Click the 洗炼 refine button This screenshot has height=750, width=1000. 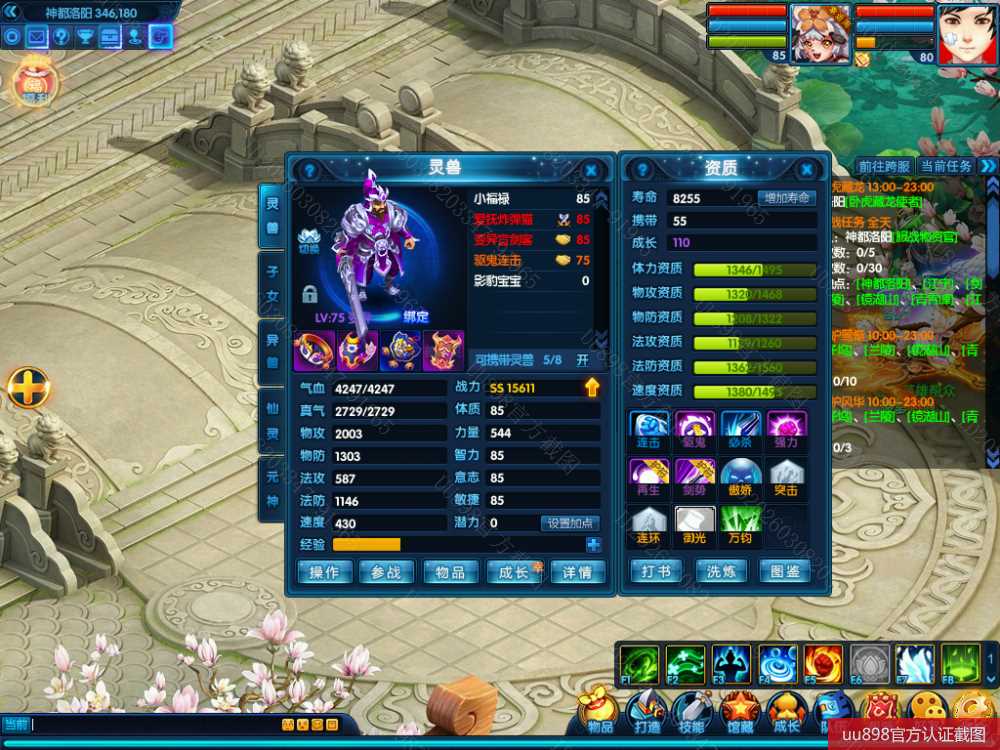point(721,571)
